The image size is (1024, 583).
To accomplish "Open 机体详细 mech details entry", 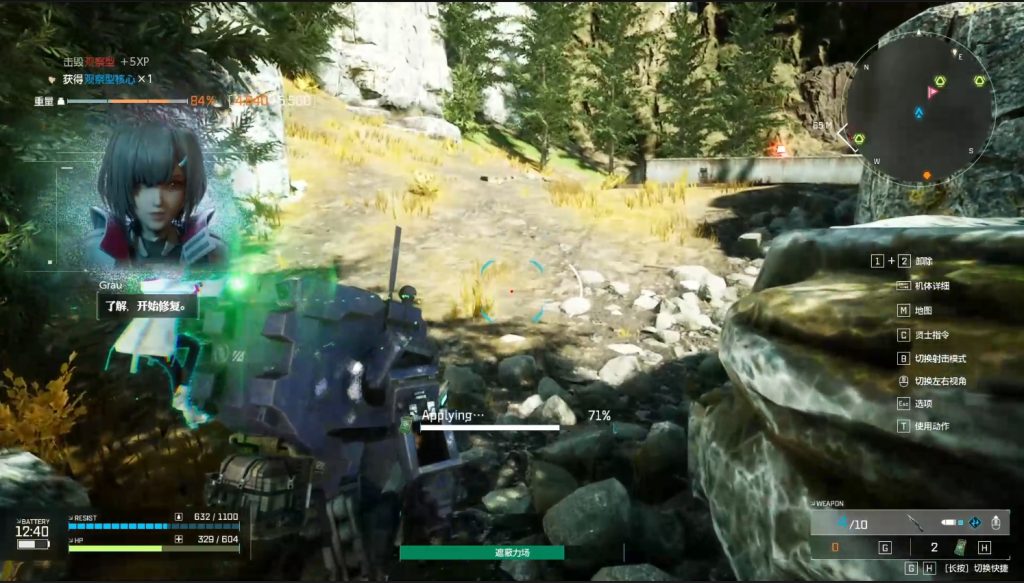I will [932, 285].
